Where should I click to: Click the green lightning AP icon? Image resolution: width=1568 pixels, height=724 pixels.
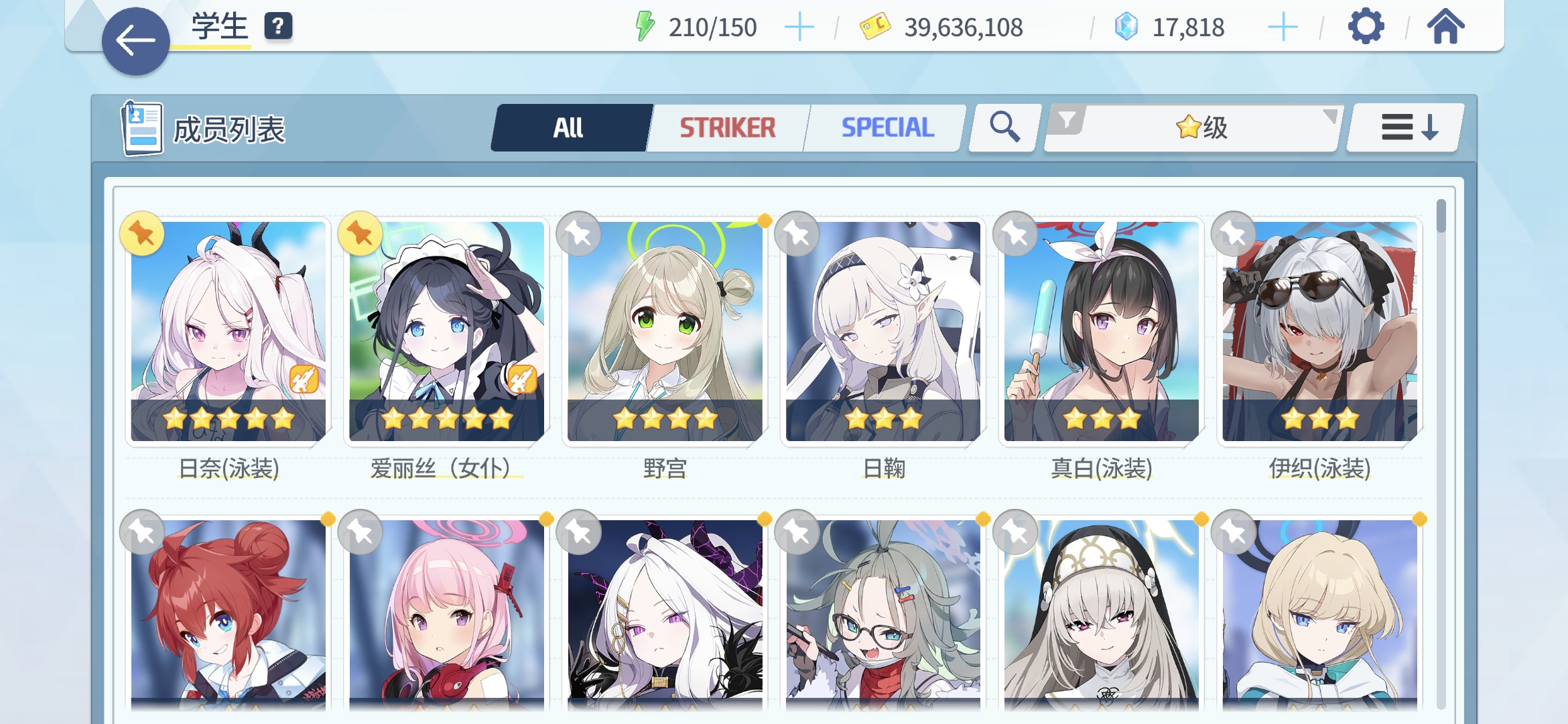coord(645,27)
